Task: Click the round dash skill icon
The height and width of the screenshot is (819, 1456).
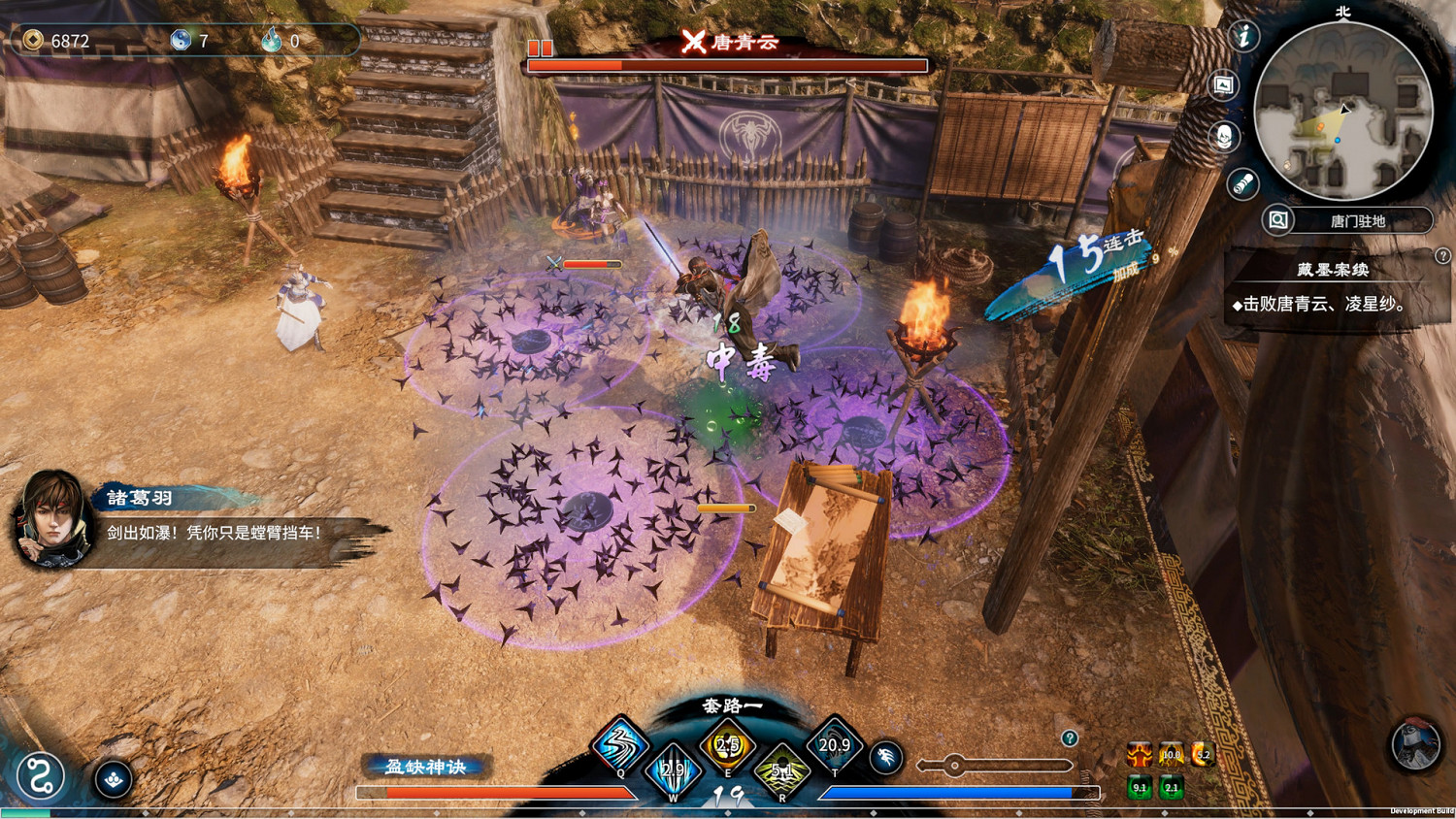Action: click(885, 758)
